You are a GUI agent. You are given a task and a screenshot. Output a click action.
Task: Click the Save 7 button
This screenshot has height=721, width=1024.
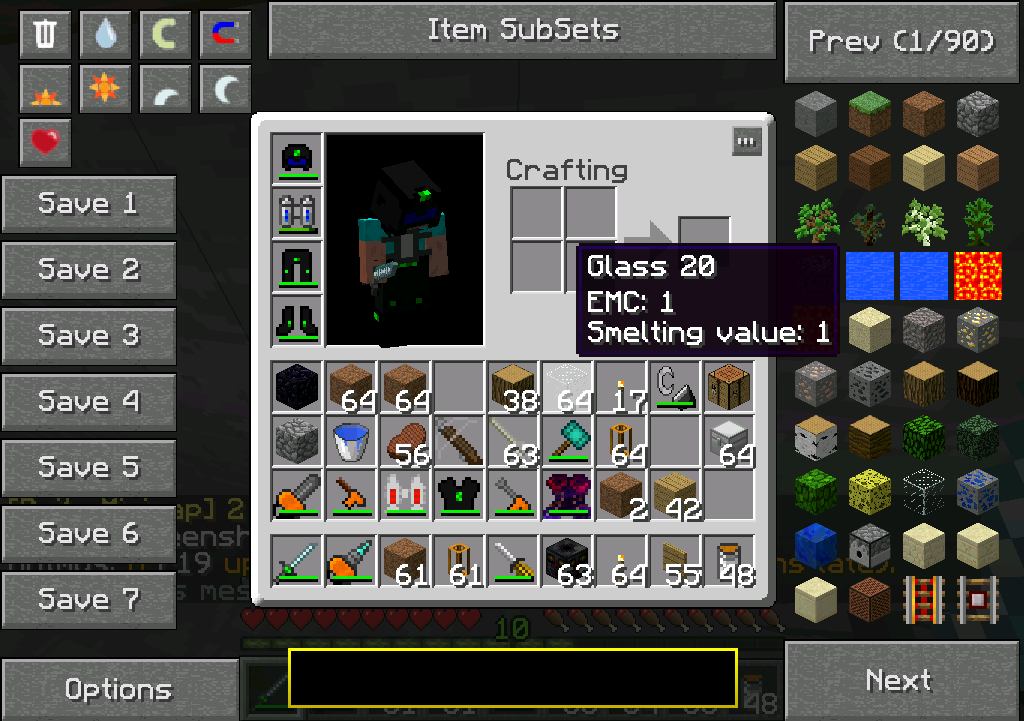click(89, 600)
